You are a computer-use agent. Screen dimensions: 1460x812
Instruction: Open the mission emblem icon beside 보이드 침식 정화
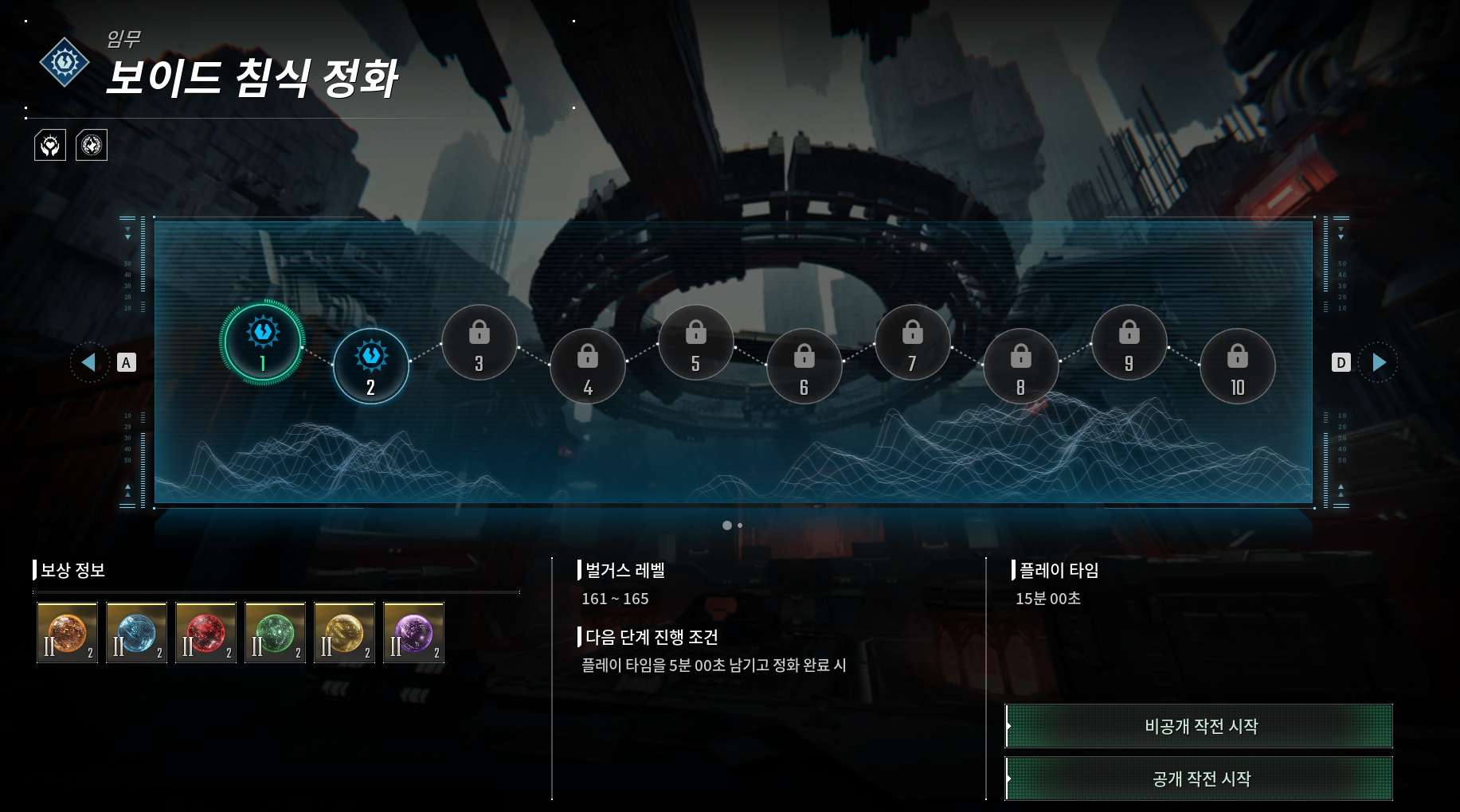[x=64, y=61]
